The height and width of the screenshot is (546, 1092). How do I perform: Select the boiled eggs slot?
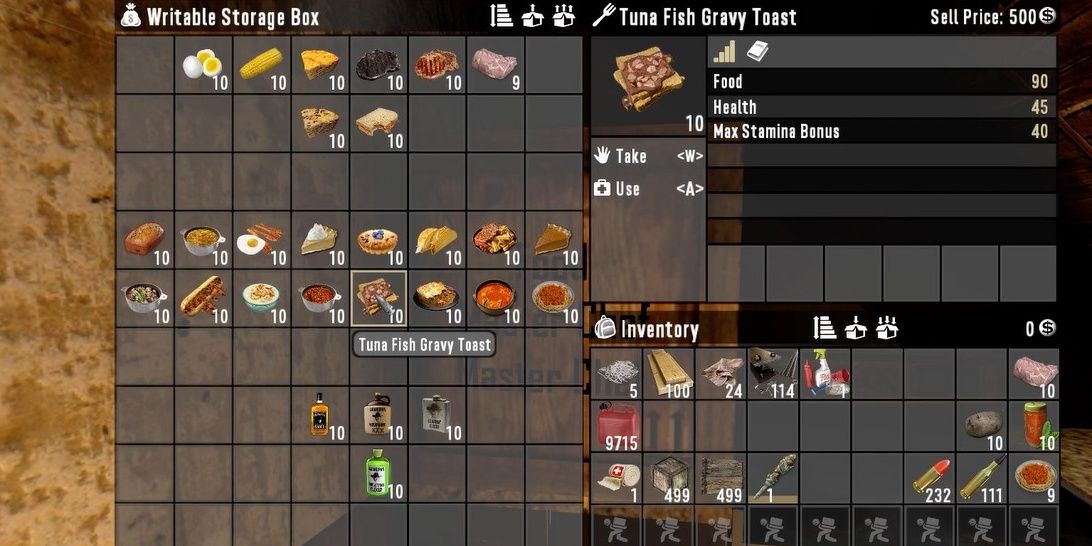(x=203, y=66)
